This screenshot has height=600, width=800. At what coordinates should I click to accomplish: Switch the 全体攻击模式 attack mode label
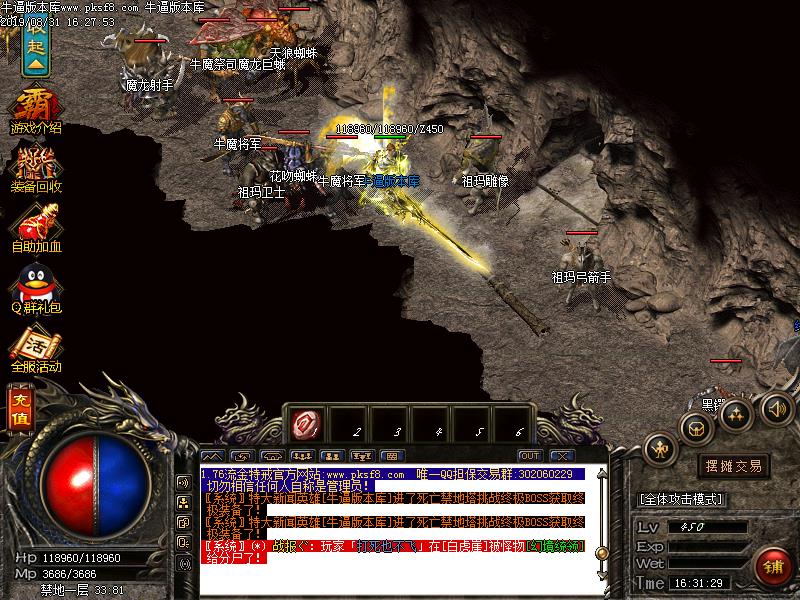tap(681, 499)
